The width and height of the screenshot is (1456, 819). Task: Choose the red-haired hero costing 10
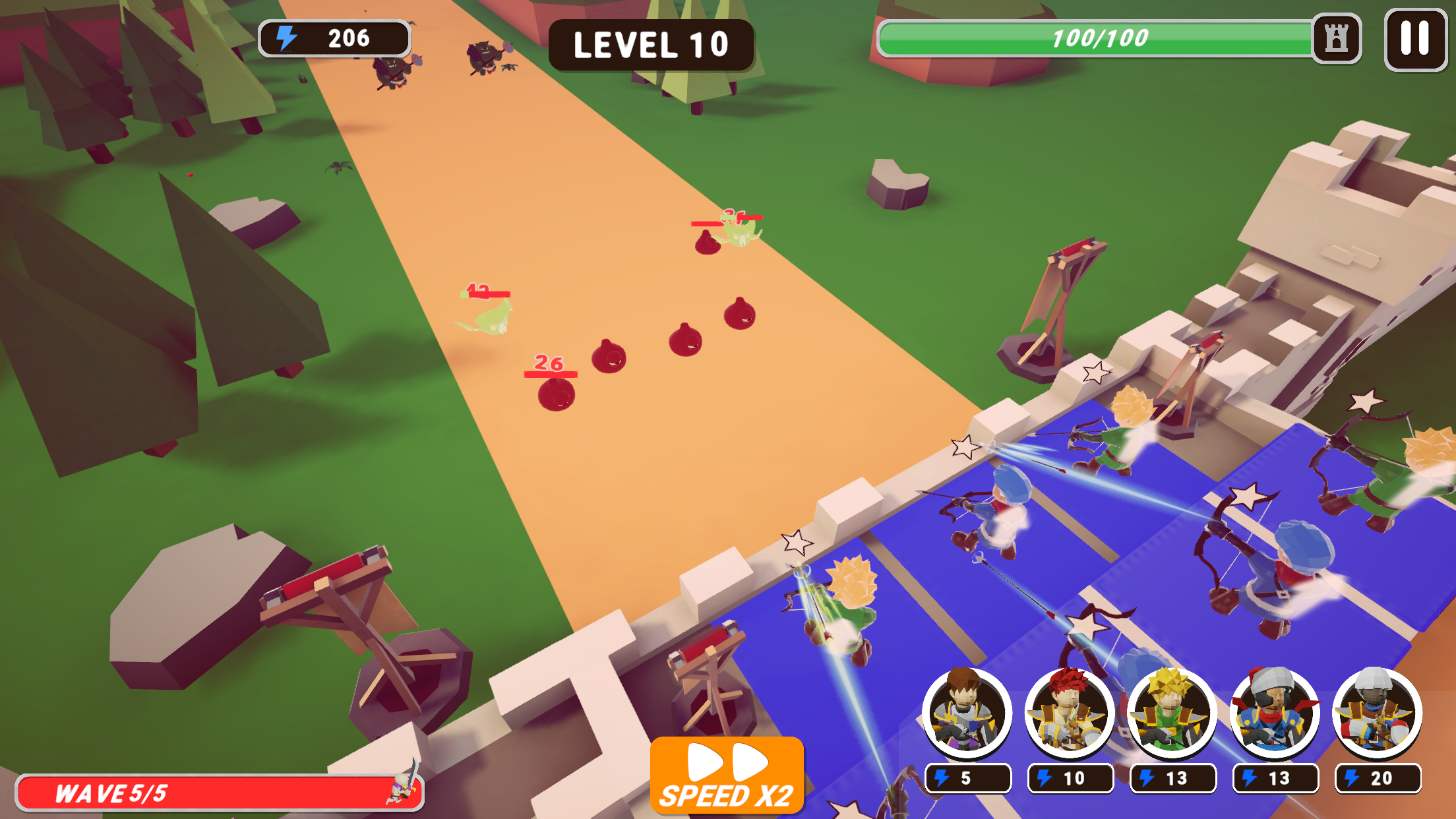(1069, 713)
